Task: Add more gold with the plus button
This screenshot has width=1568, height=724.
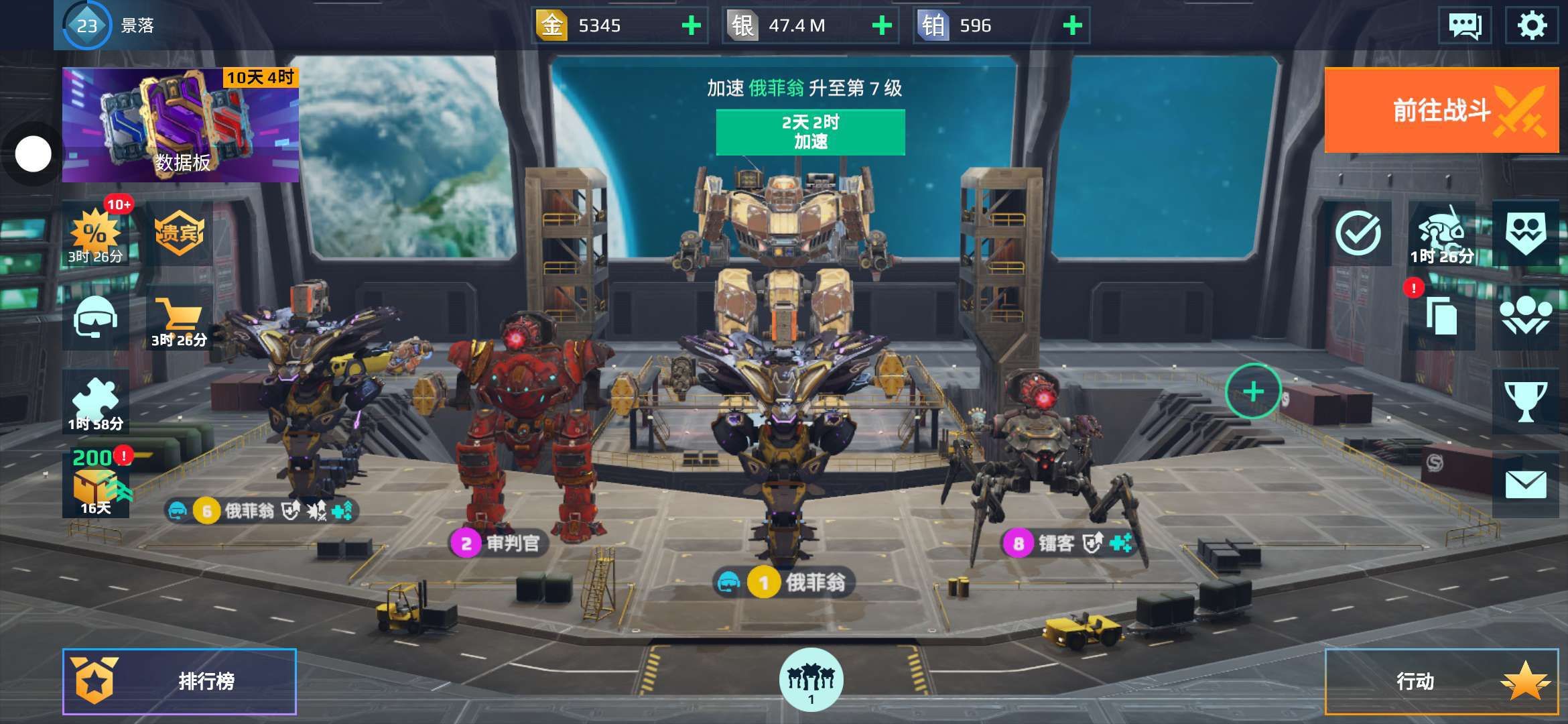Action: (x=691, y=25)
